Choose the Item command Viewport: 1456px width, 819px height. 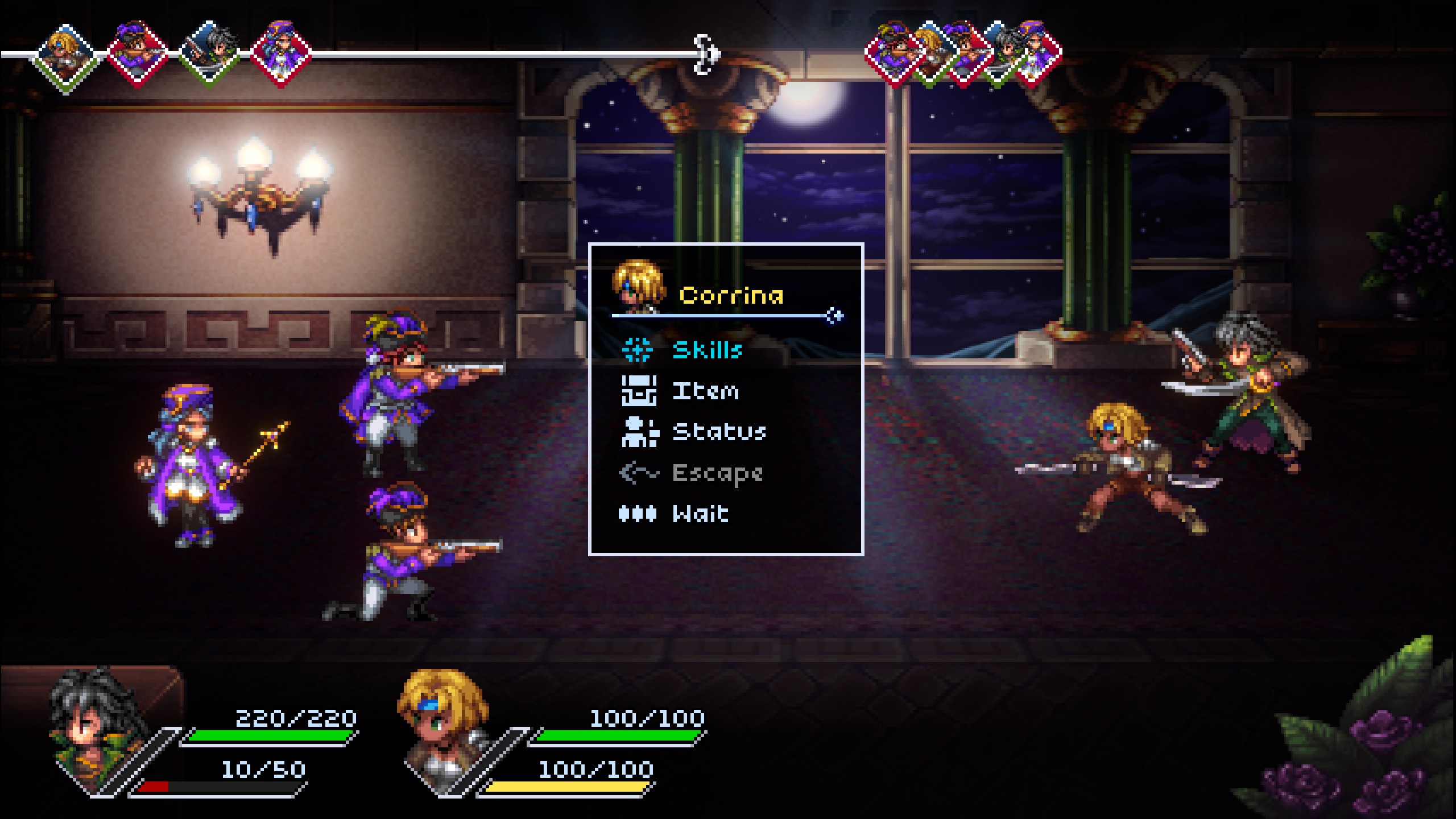(x=705, y=391)
